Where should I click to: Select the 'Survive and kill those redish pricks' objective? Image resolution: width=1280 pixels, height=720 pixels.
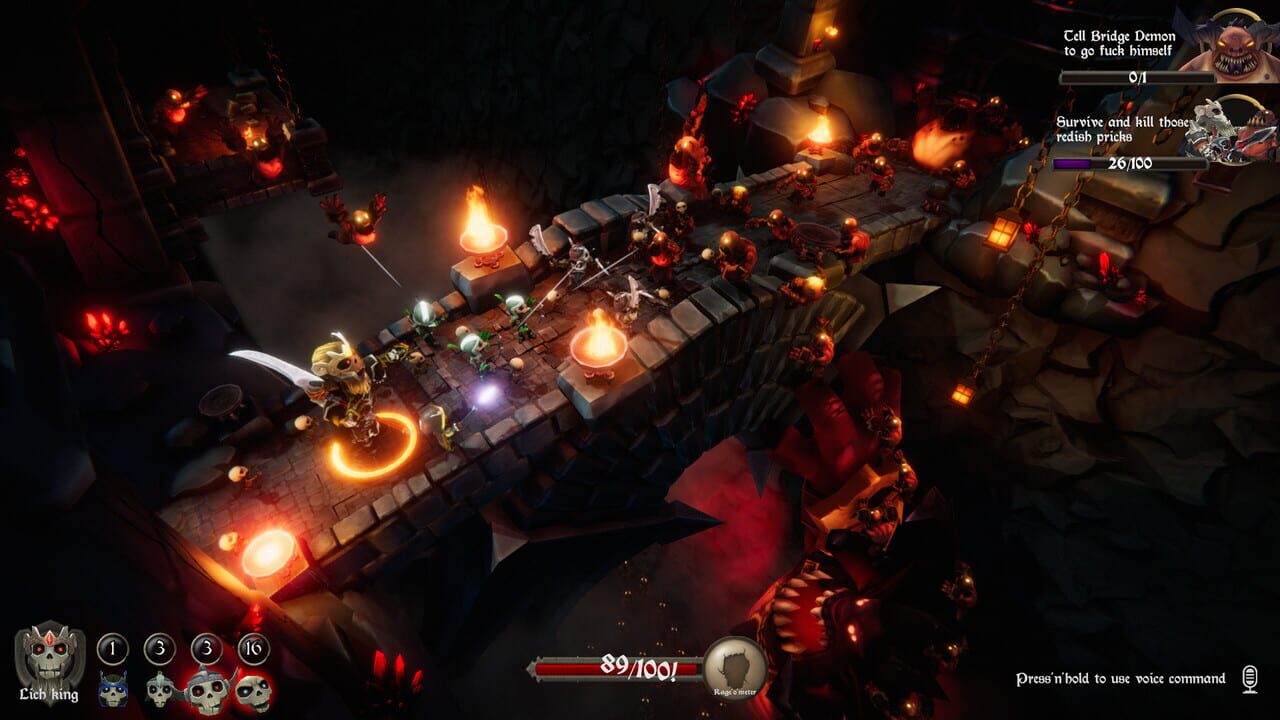(1121, 128)
